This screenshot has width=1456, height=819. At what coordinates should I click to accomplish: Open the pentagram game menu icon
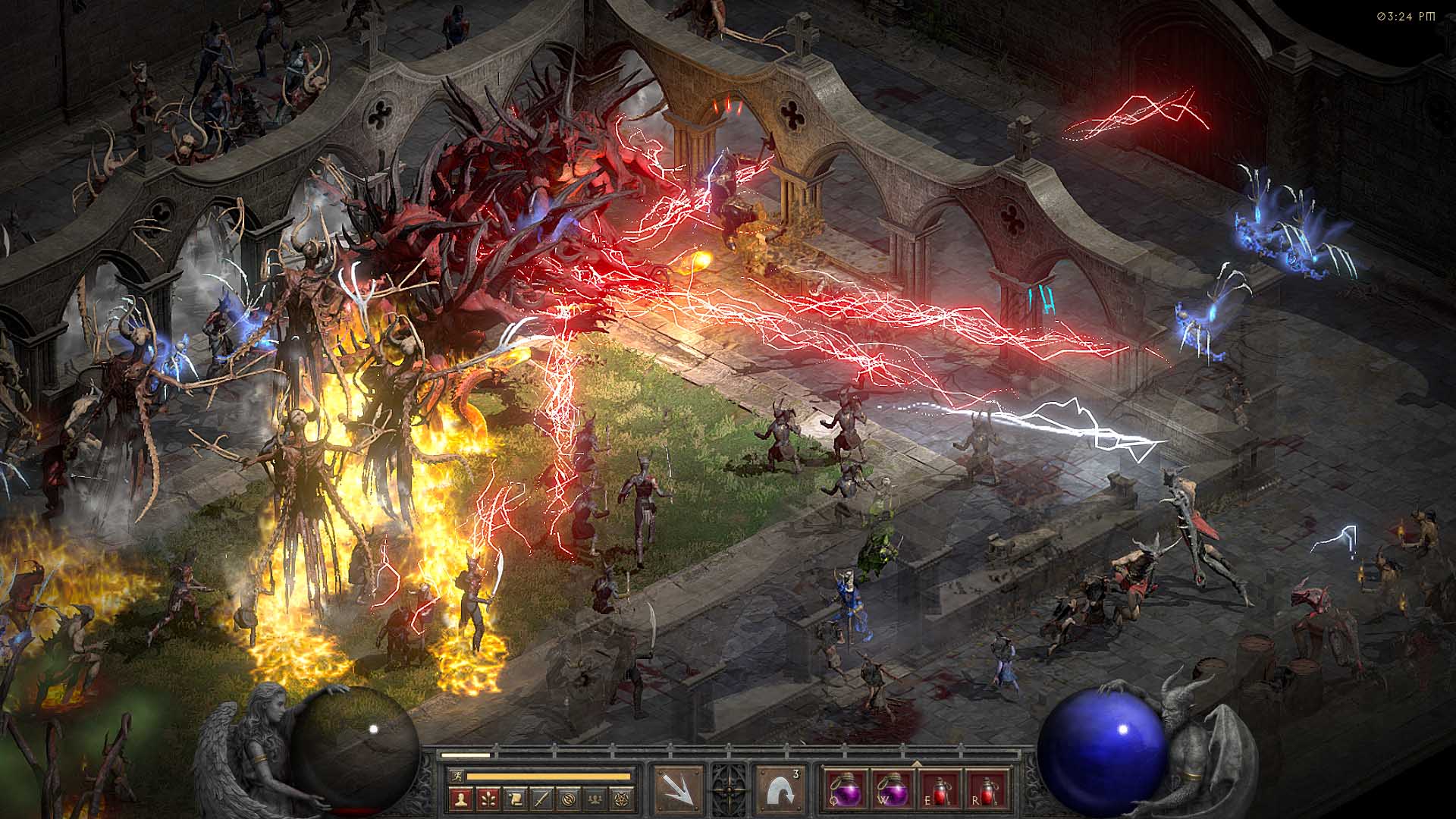pyautogui.click(x=623, y=798)
